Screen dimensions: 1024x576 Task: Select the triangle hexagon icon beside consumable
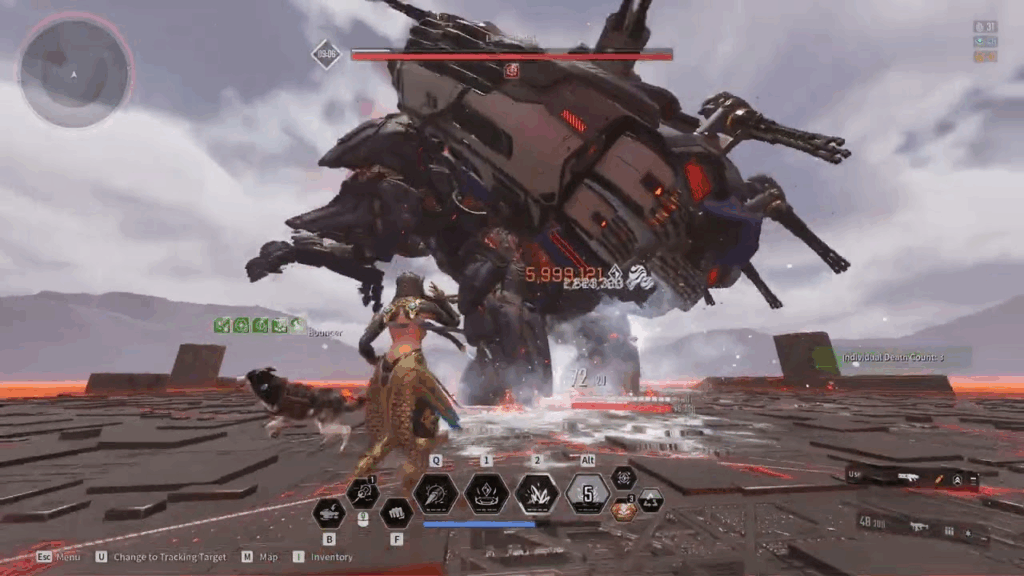point(650,500)
